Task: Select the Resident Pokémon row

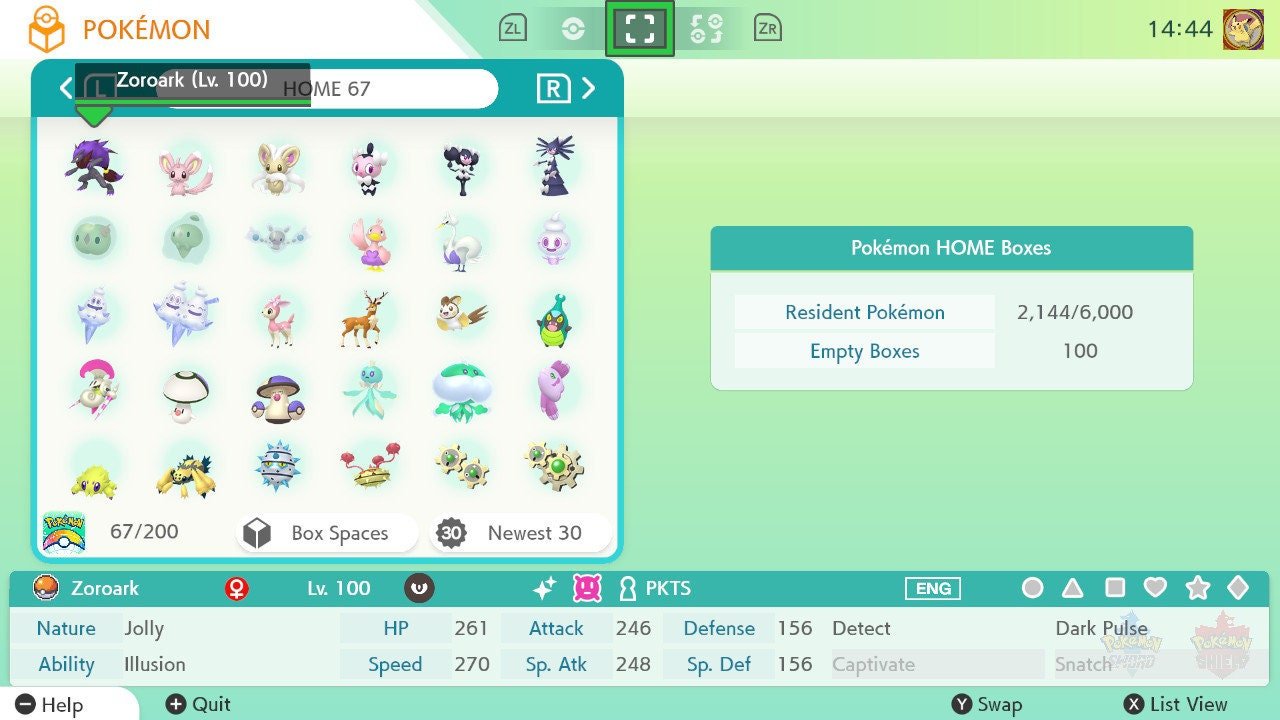Action: coord(863,312)
